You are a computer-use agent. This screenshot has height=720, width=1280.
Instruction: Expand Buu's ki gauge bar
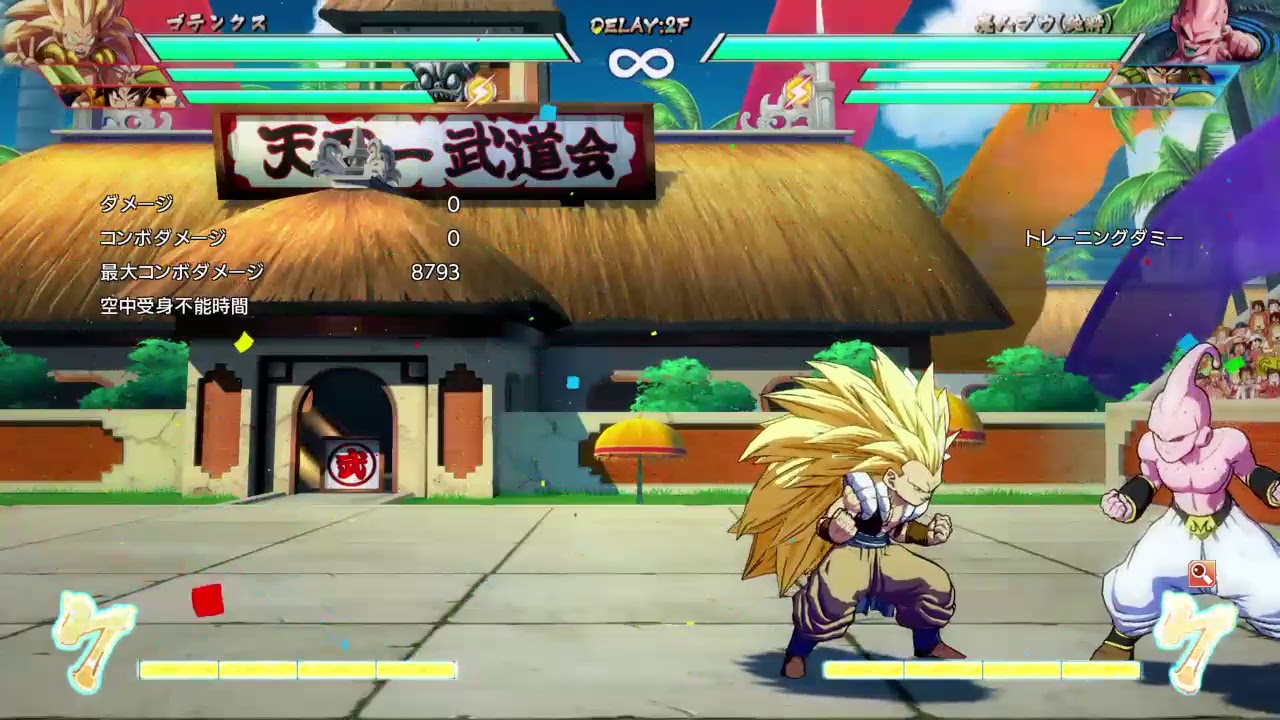(985, 669)
